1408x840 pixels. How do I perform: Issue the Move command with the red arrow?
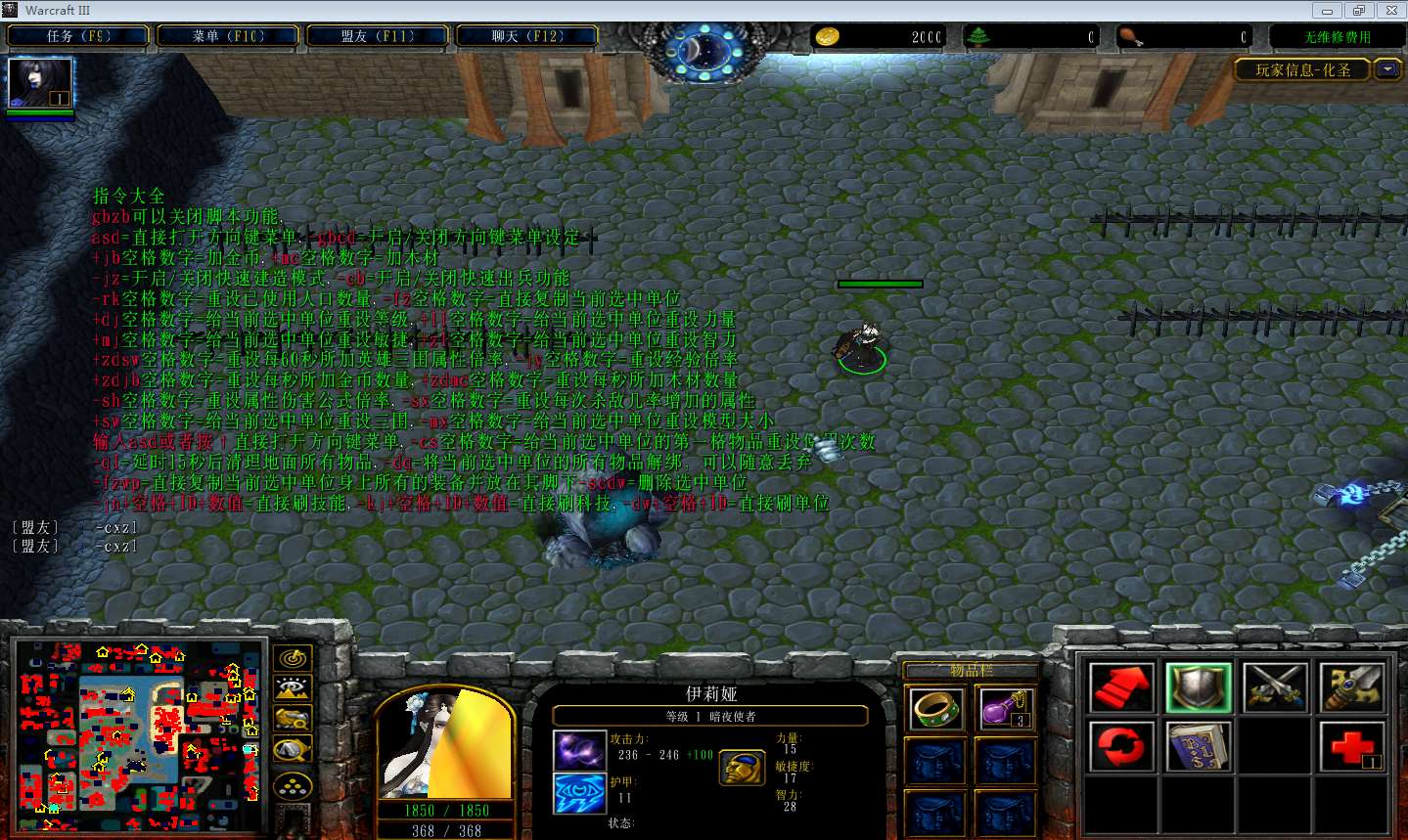point(1121,686)
